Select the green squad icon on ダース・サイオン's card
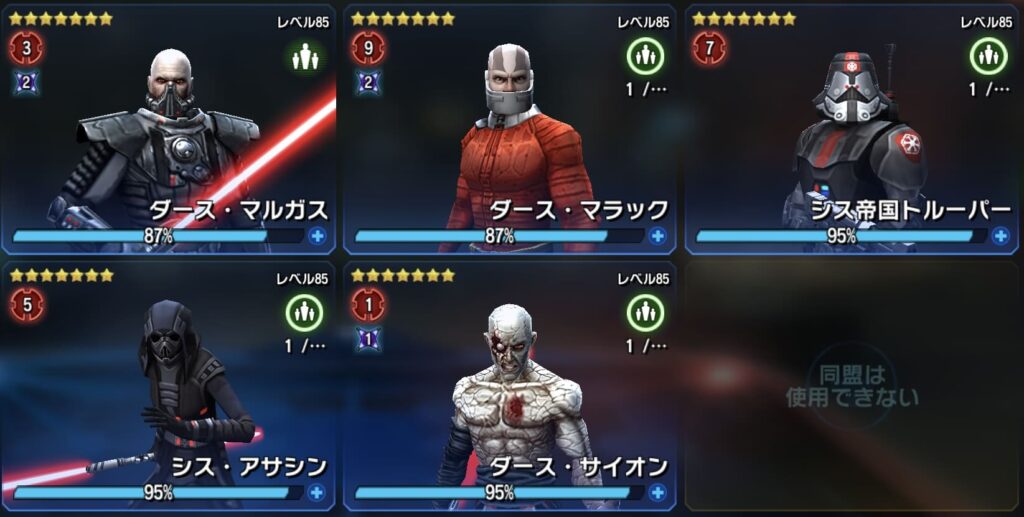This screenshot has height=517, width=1024. [645, 314]
